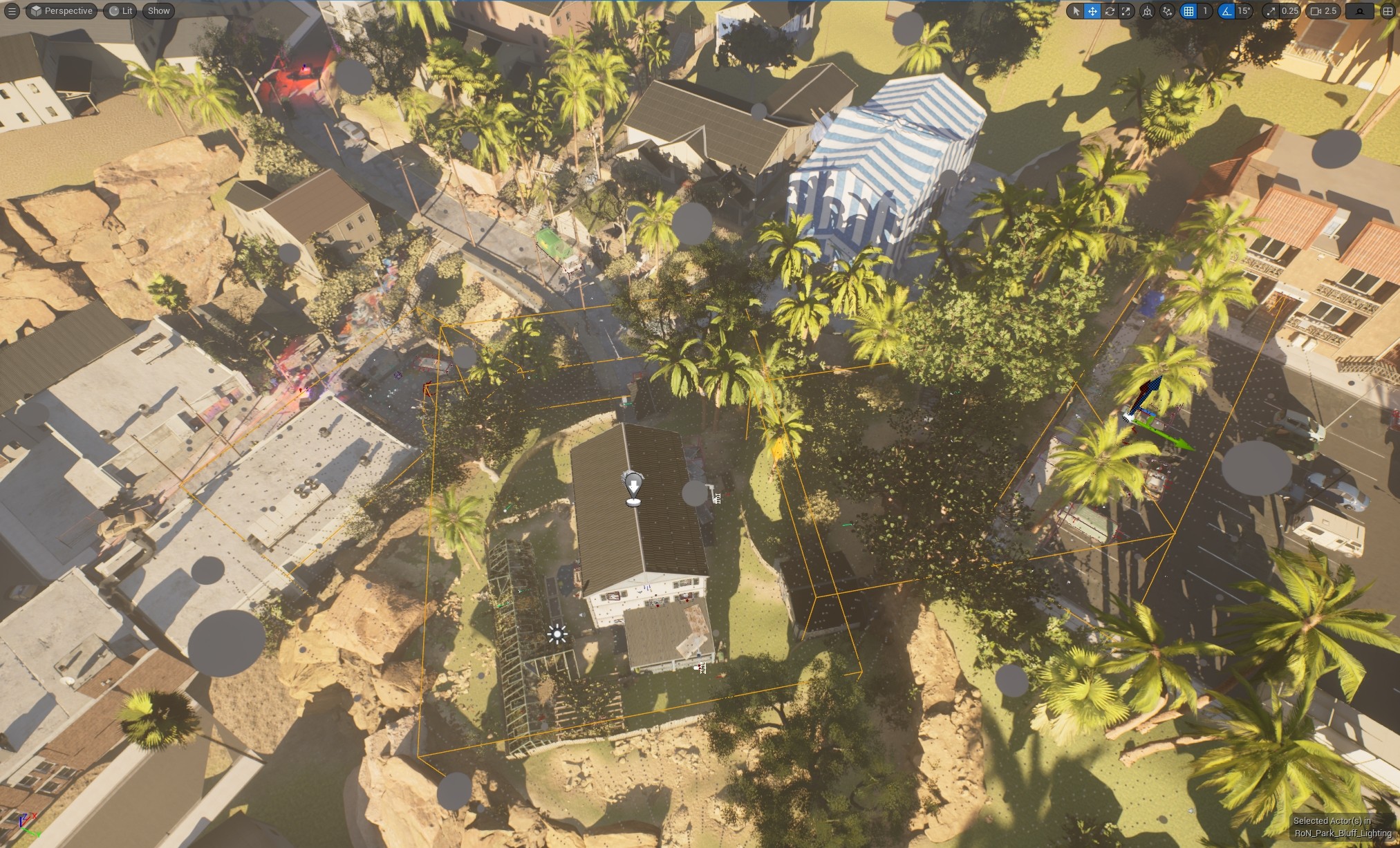The width and height of the screenshot is (1400, 848).
Task: Toggle rotation angle snapping
Action: coord(1228,11)
